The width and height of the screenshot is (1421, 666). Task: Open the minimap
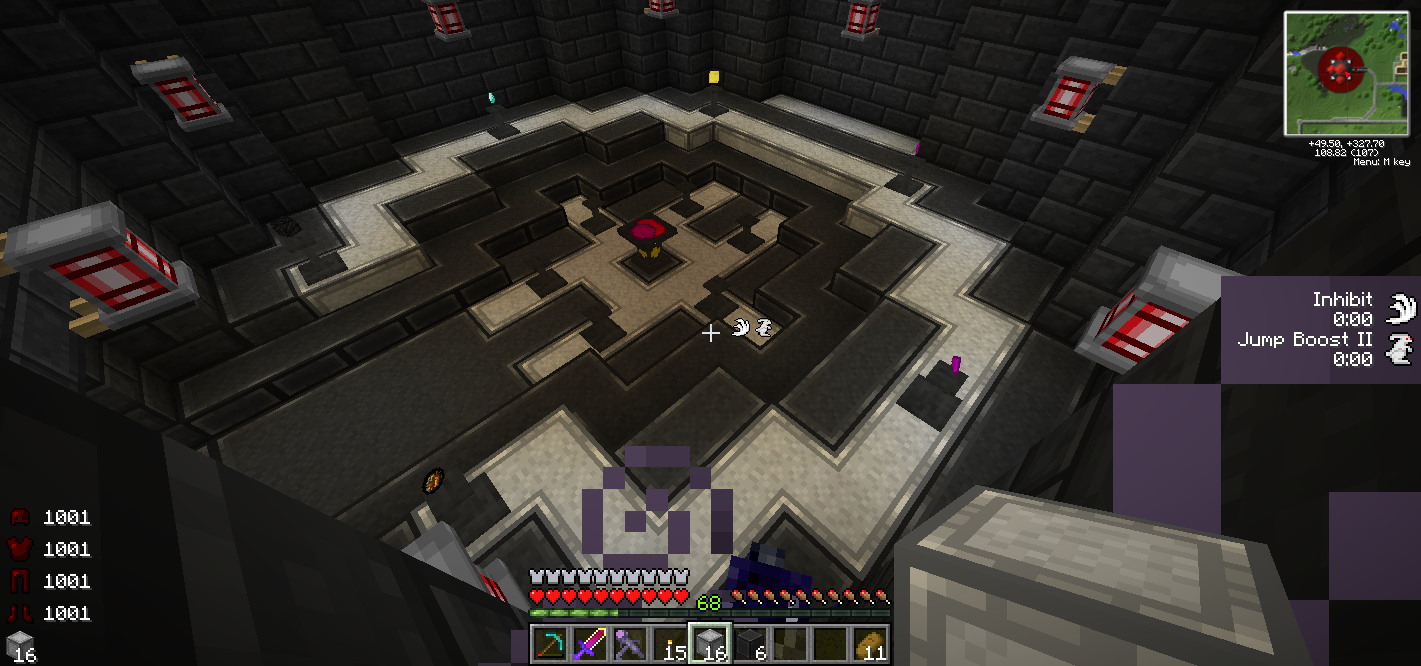[1346, 73]
